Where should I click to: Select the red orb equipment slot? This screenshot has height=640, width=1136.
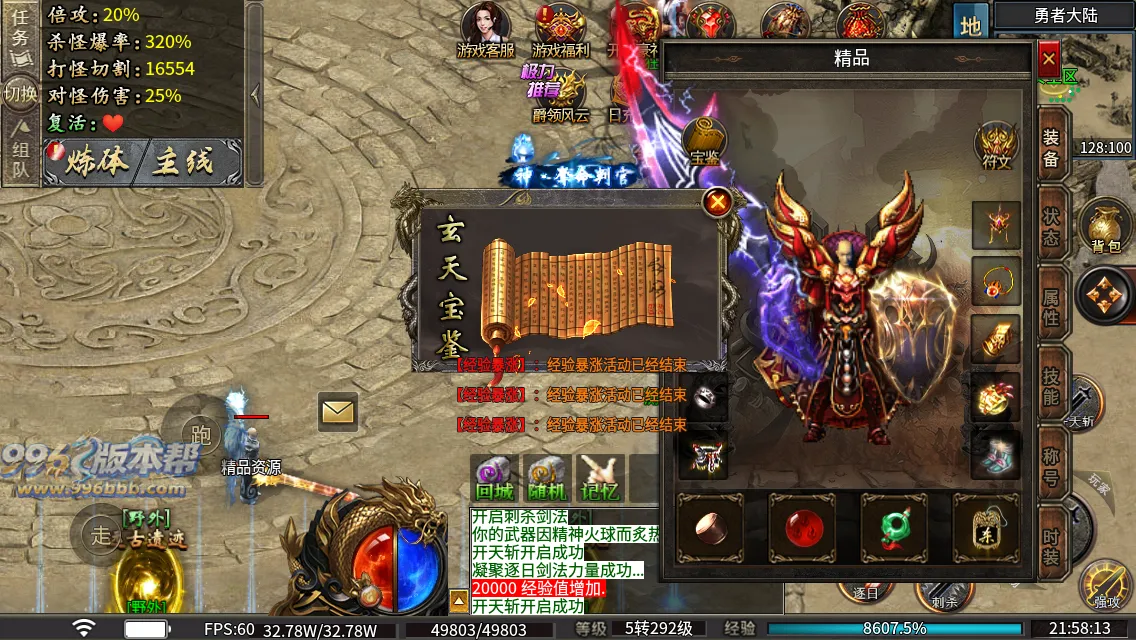(x=801, y=527)
